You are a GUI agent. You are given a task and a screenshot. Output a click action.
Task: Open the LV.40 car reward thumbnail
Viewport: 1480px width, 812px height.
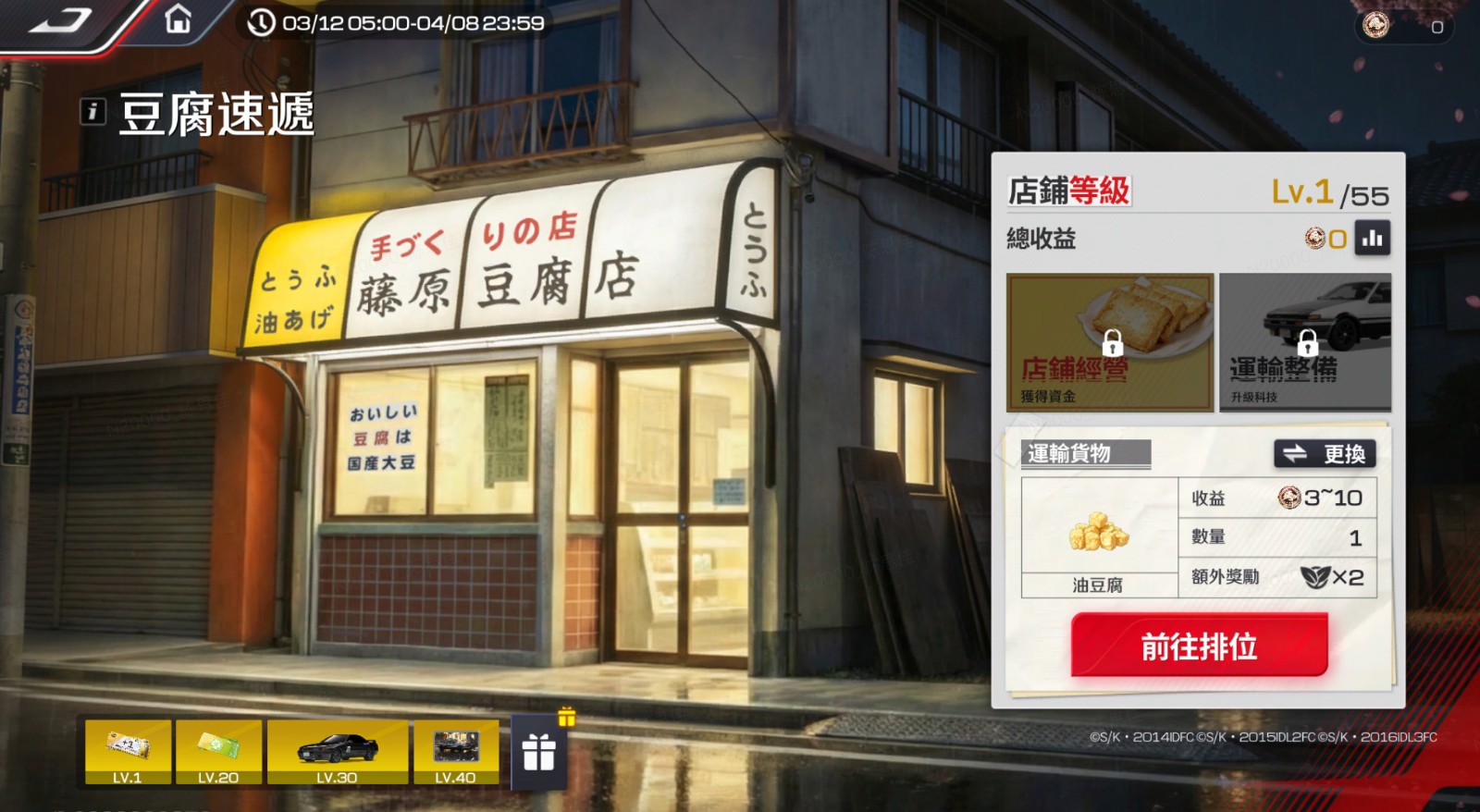(458, 749)
